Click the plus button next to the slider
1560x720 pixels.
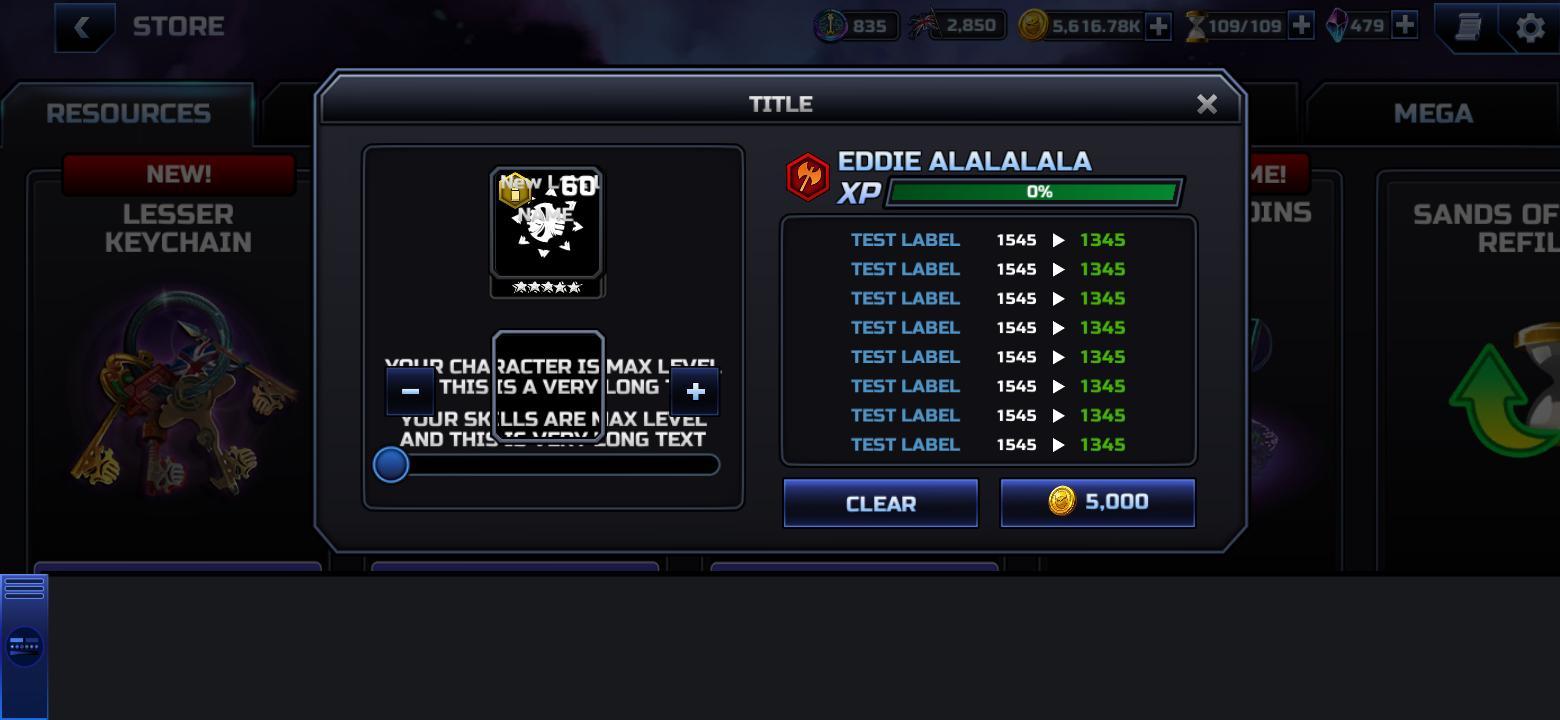tap(694, 391)
